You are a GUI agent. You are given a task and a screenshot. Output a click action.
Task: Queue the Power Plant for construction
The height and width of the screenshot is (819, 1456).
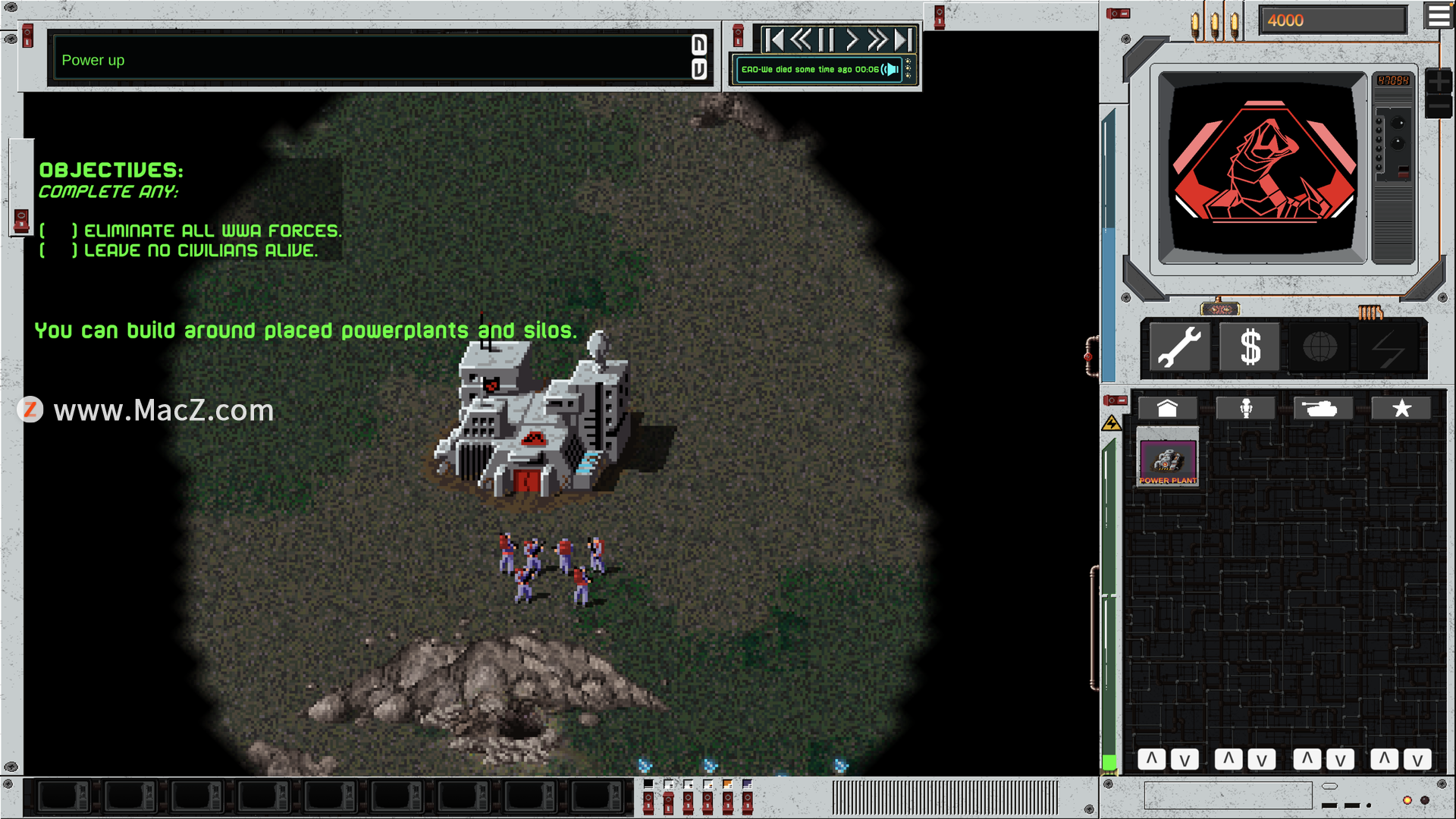[x=1168, y=460]
